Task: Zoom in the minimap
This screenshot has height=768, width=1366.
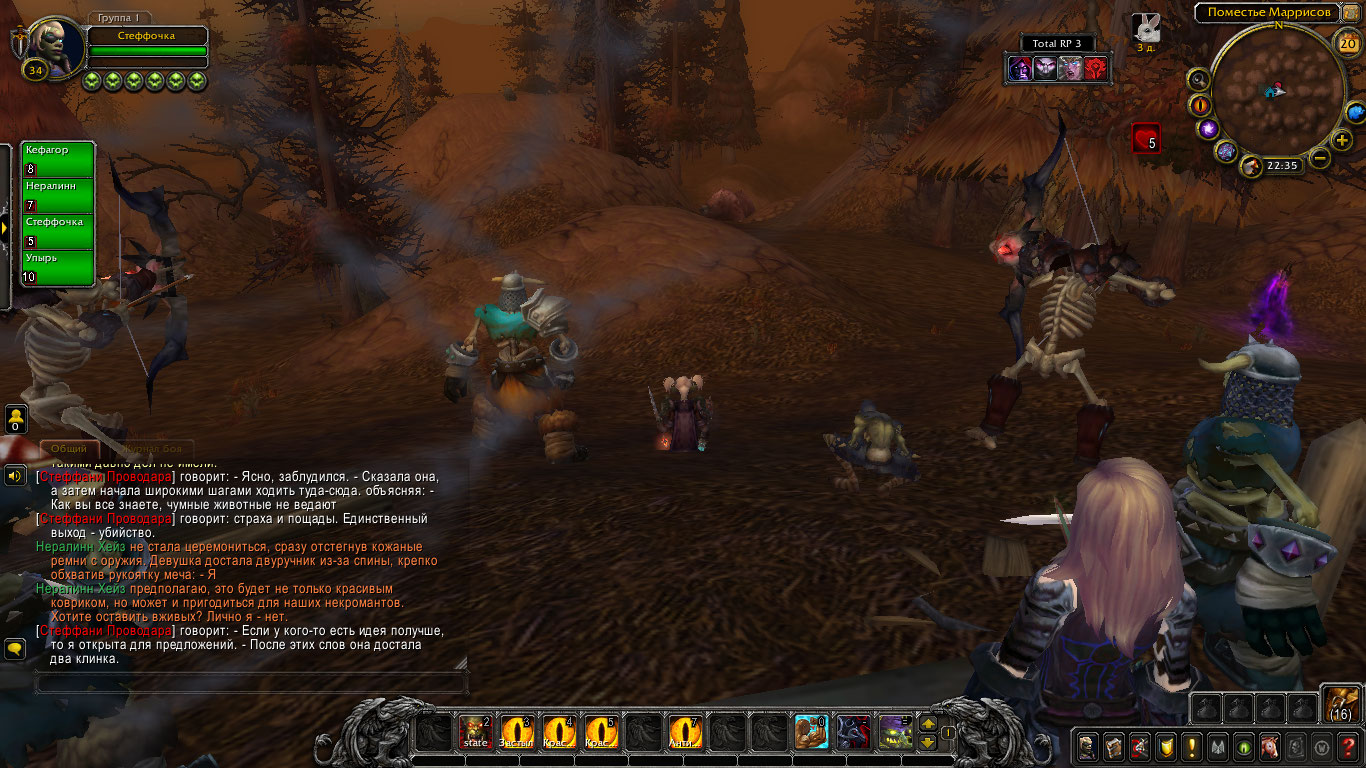Action: click(1342, 140)
